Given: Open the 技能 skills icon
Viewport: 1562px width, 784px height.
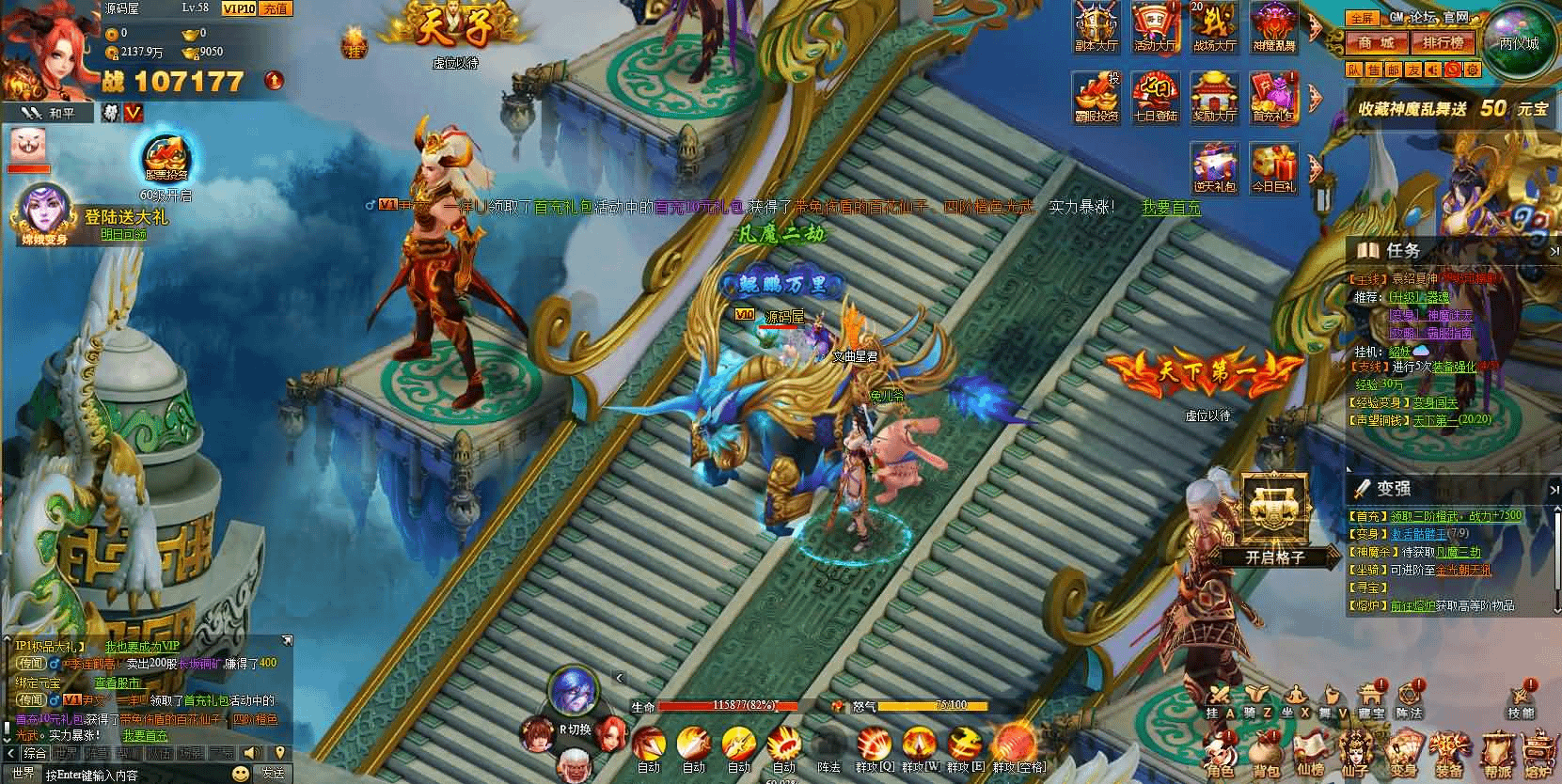Looking at the screenshot, I should click(x=1521, y=700).
